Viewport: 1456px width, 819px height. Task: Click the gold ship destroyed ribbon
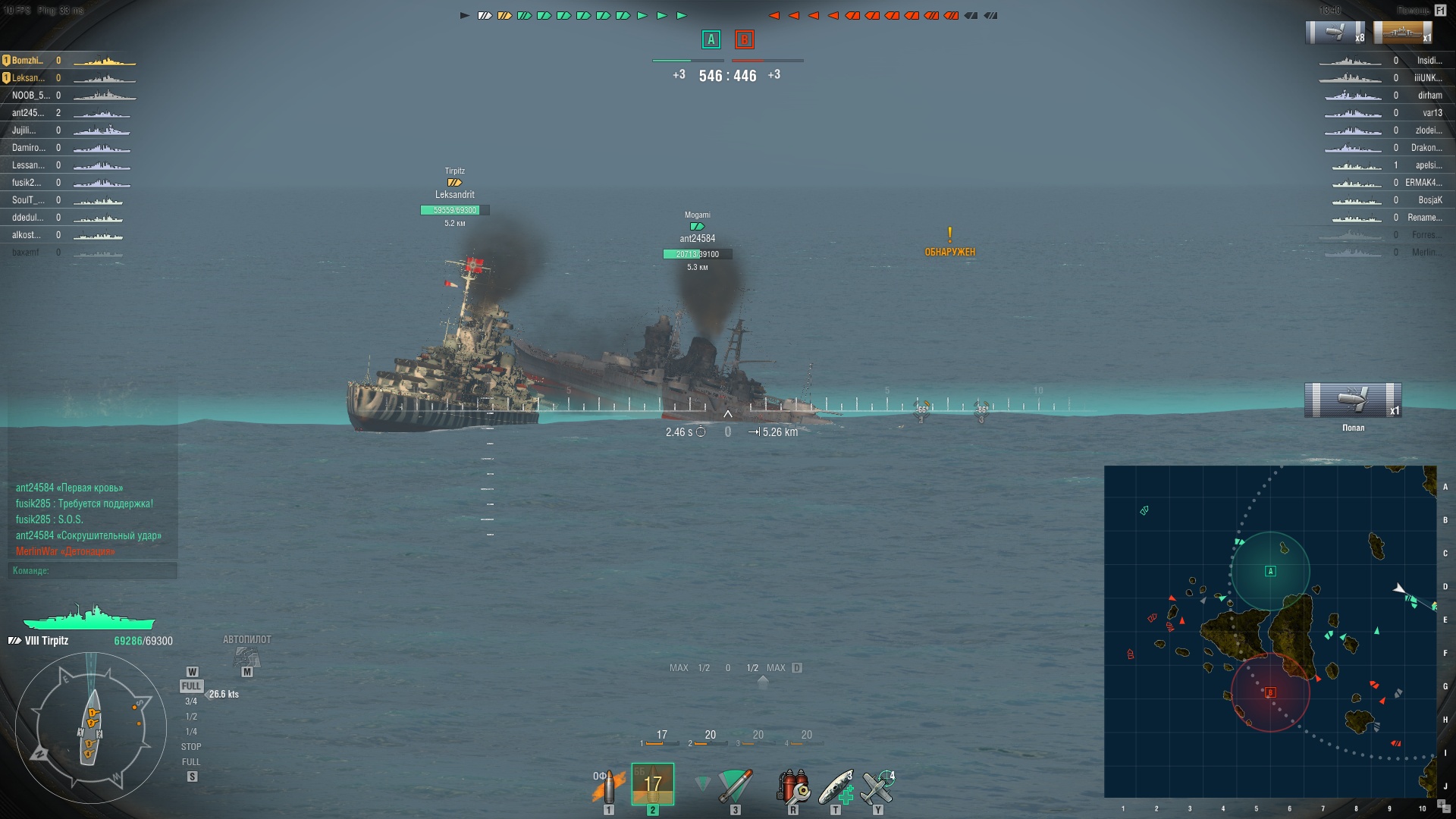pos(1402,33)
